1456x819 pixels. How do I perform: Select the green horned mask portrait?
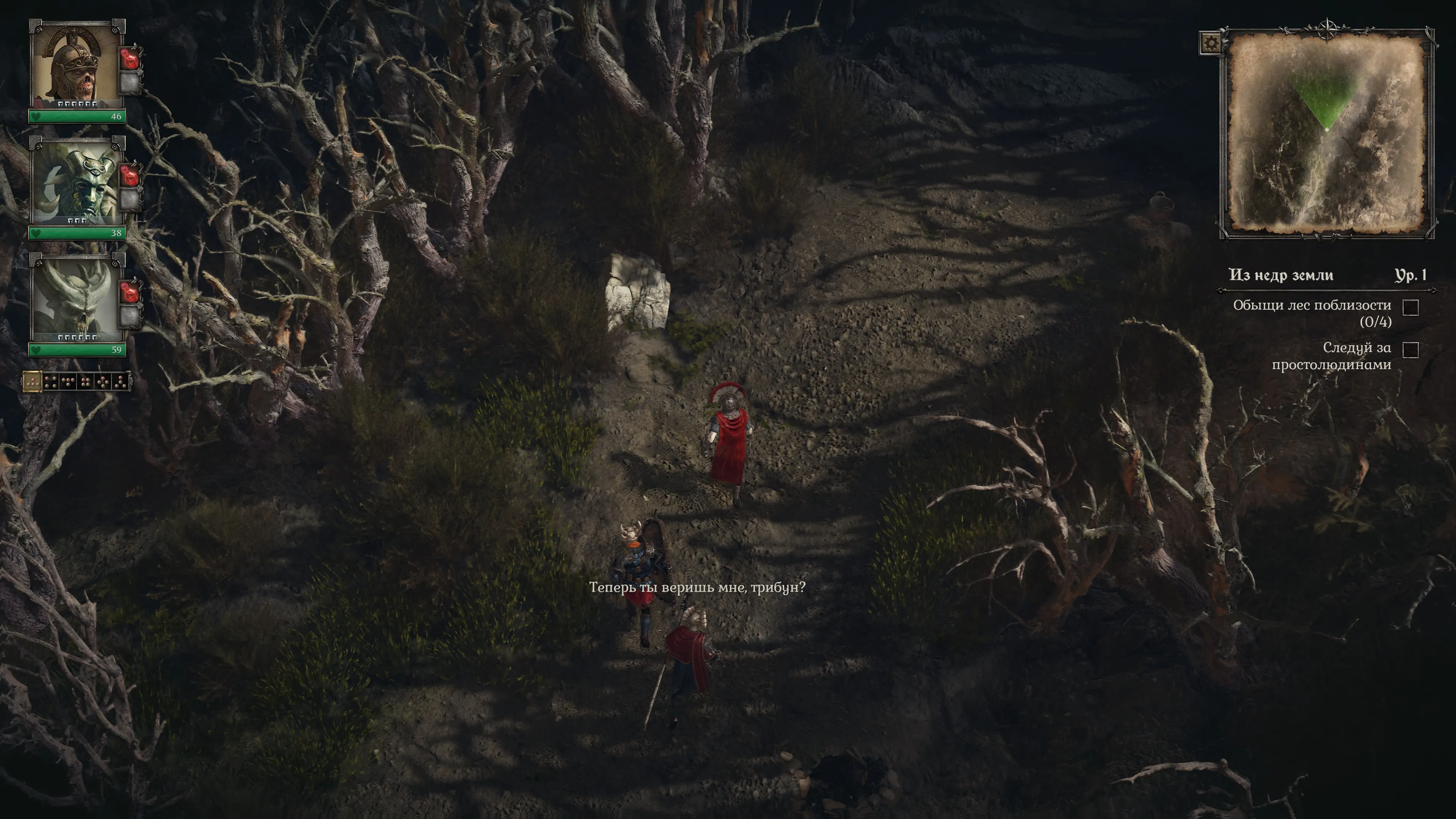(76, 182)
